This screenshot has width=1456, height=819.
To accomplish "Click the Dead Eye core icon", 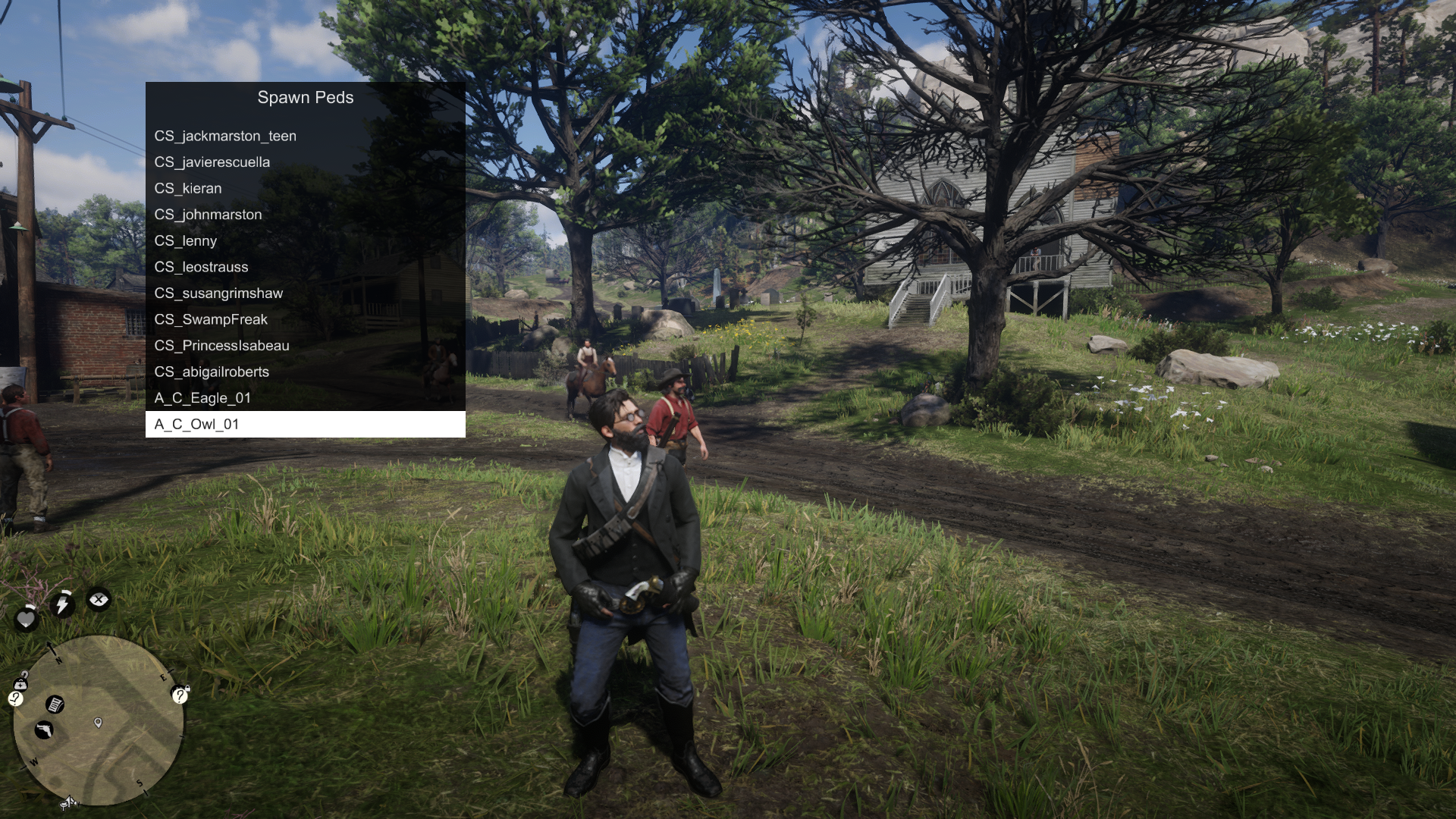I will click(x=99, y=600).
